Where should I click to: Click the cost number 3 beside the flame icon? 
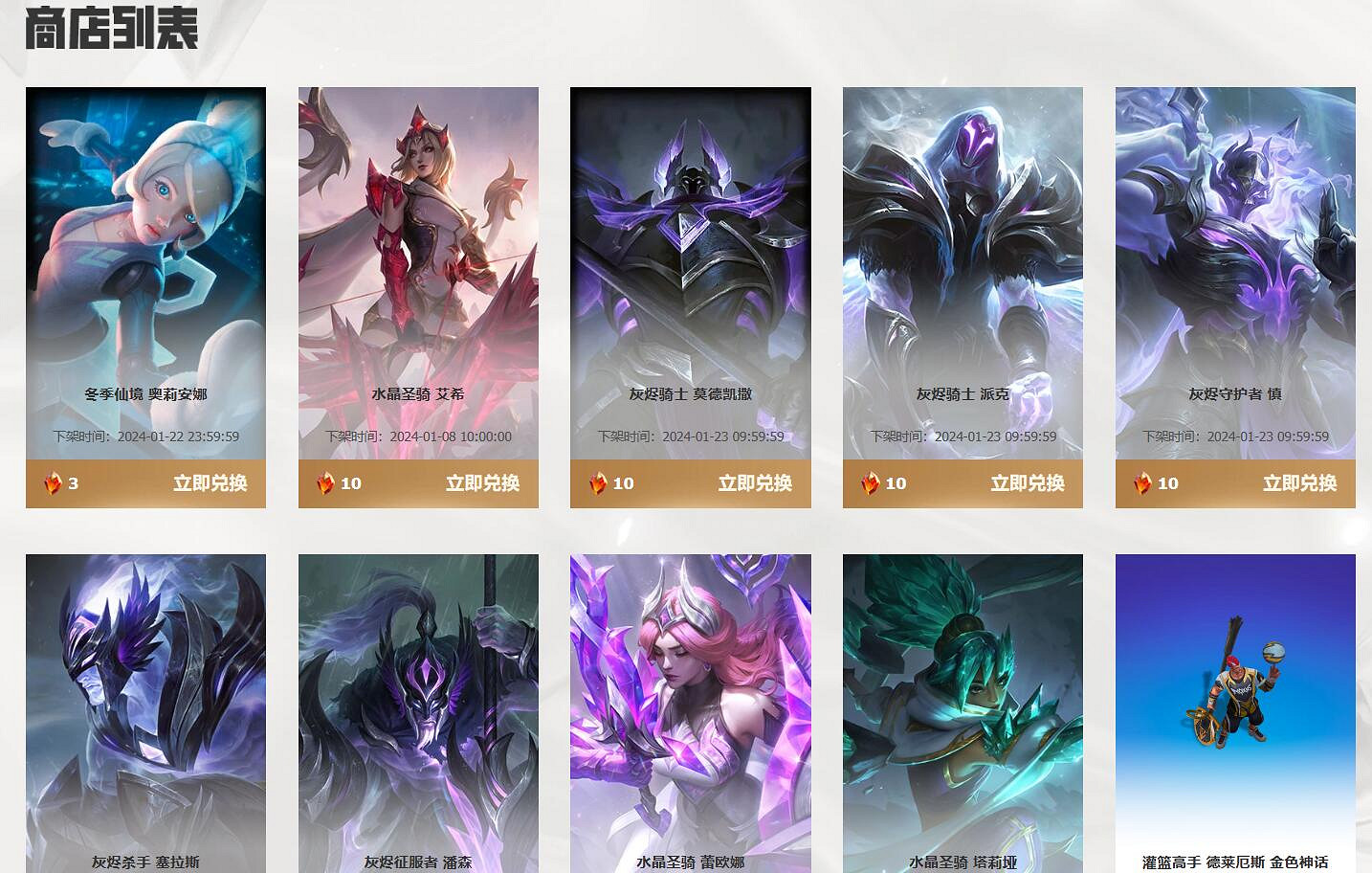pos(74,483)
